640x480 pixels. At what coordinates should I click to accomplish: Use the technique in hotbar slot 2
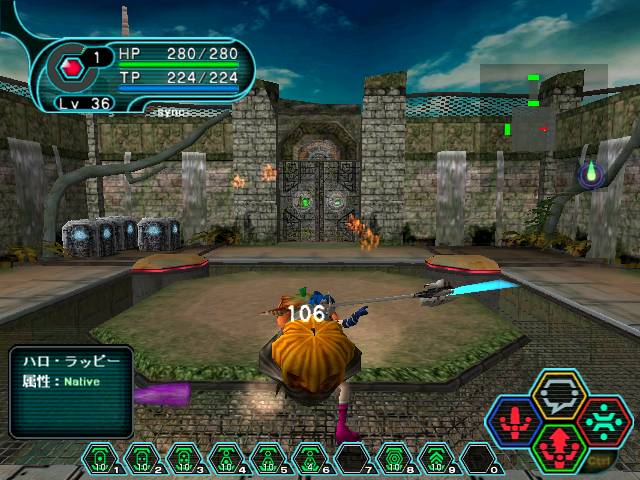tap(141, 459)
